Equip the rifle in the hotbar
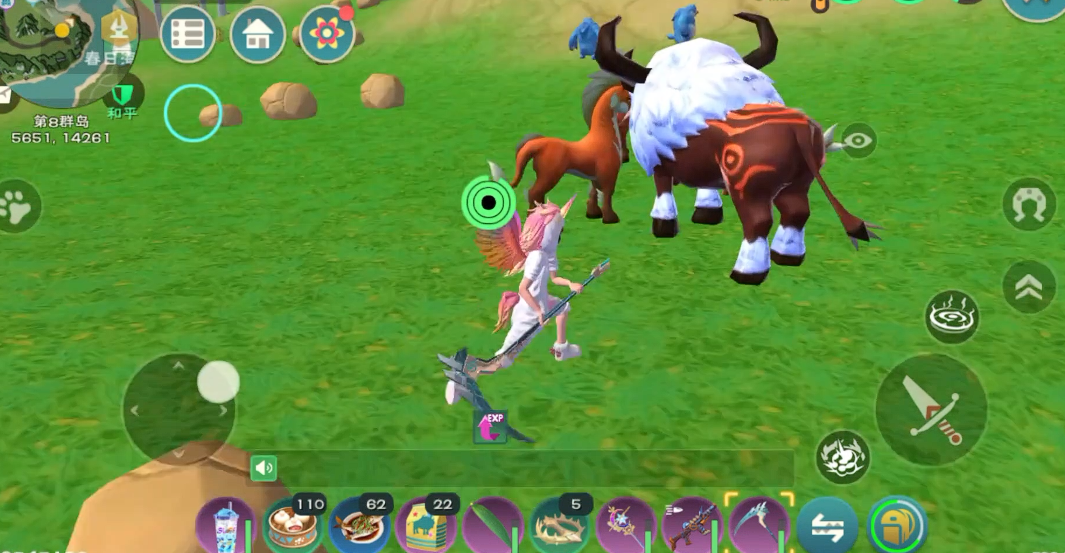The image size is (1065, 553). tap(692, 526)
